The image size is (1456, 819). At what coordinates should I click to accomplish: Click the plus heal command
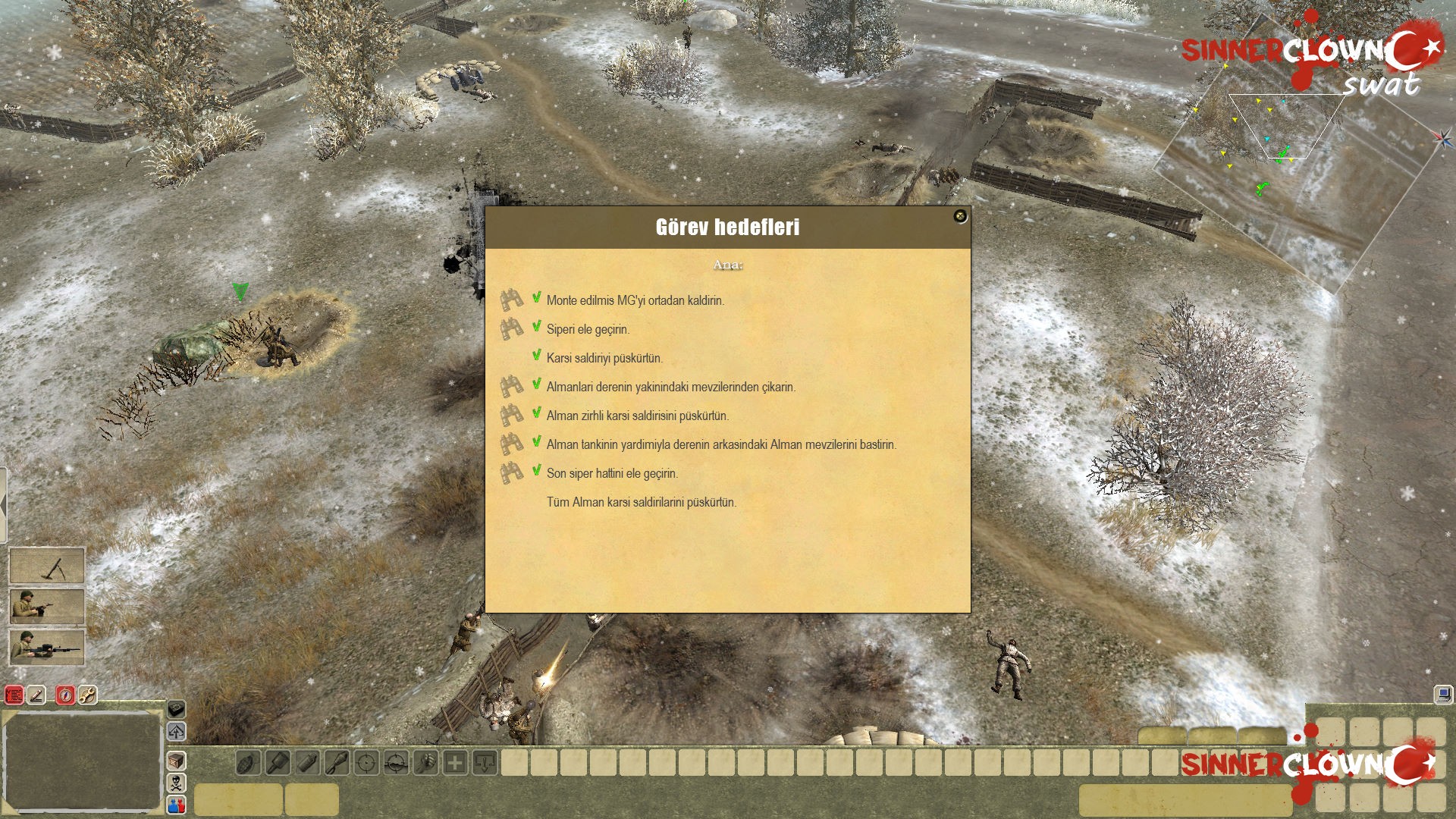click(x=455, y=763)
